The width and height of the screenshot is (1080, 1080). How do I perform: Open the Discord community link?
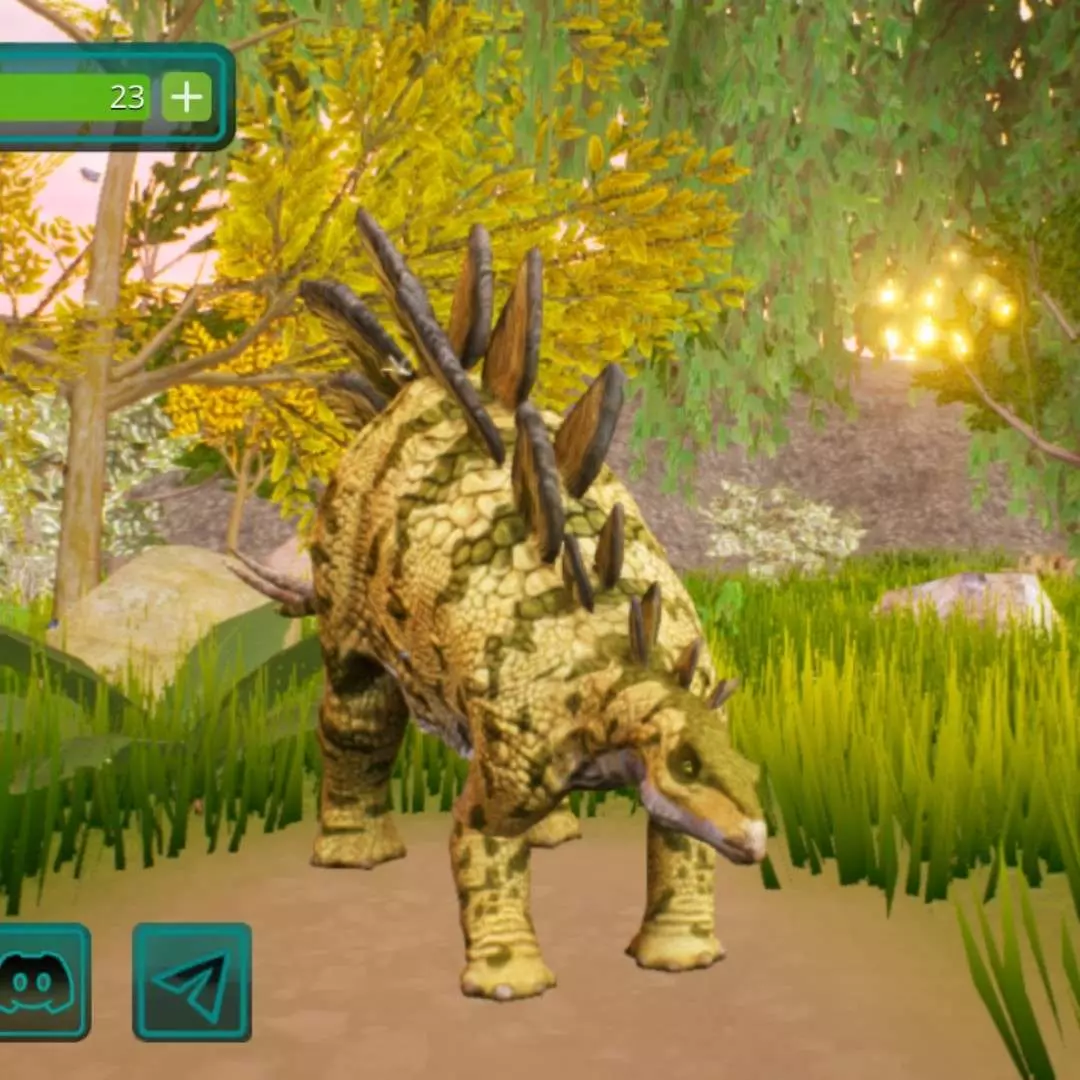(38, 982)
